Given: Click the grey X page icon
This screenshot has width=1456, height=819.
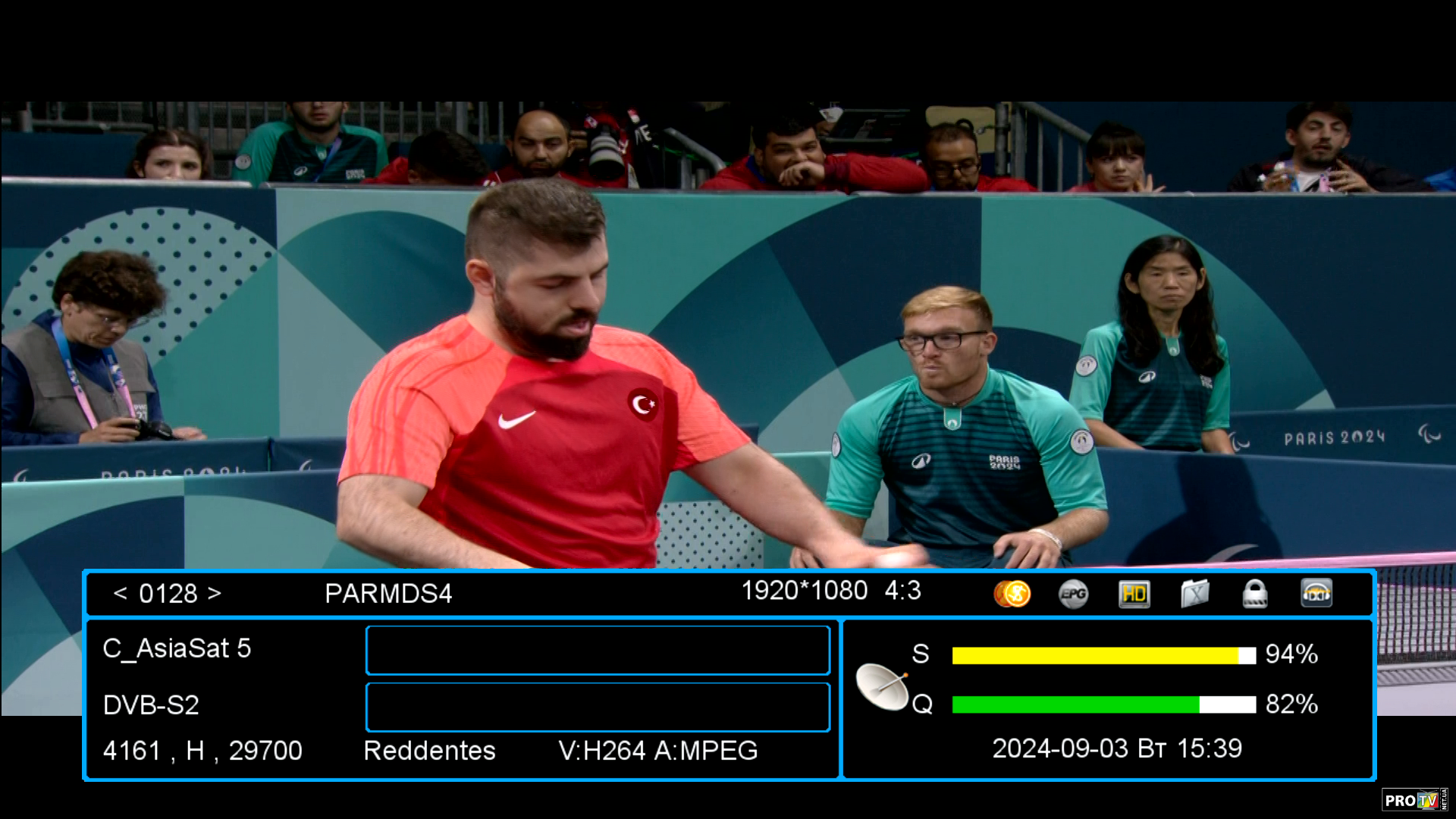Looking at the screenshot, I should 1194,594.
